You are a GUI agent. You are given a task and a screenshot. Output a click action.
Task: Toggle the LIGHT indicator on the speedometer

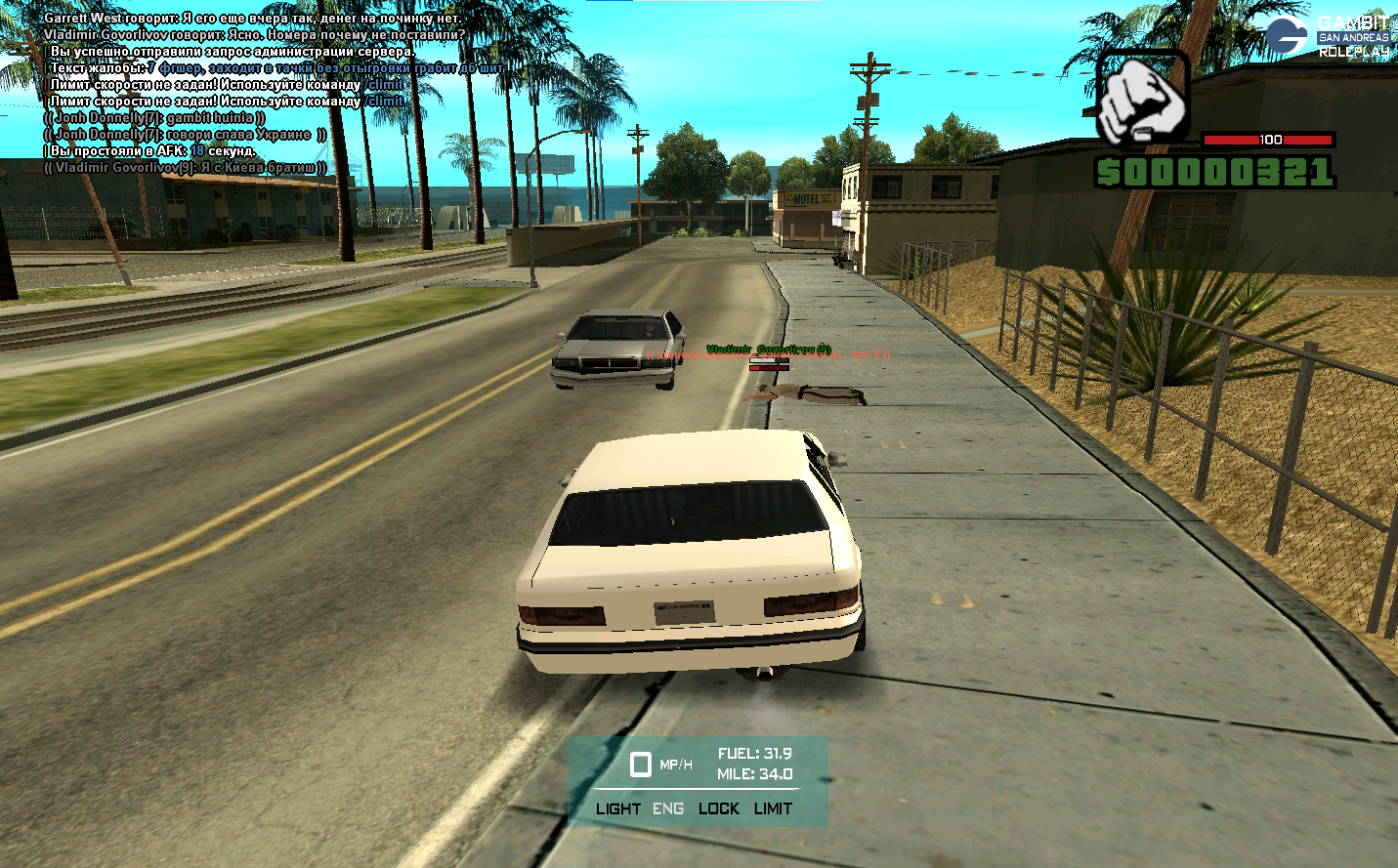[617, 808]
